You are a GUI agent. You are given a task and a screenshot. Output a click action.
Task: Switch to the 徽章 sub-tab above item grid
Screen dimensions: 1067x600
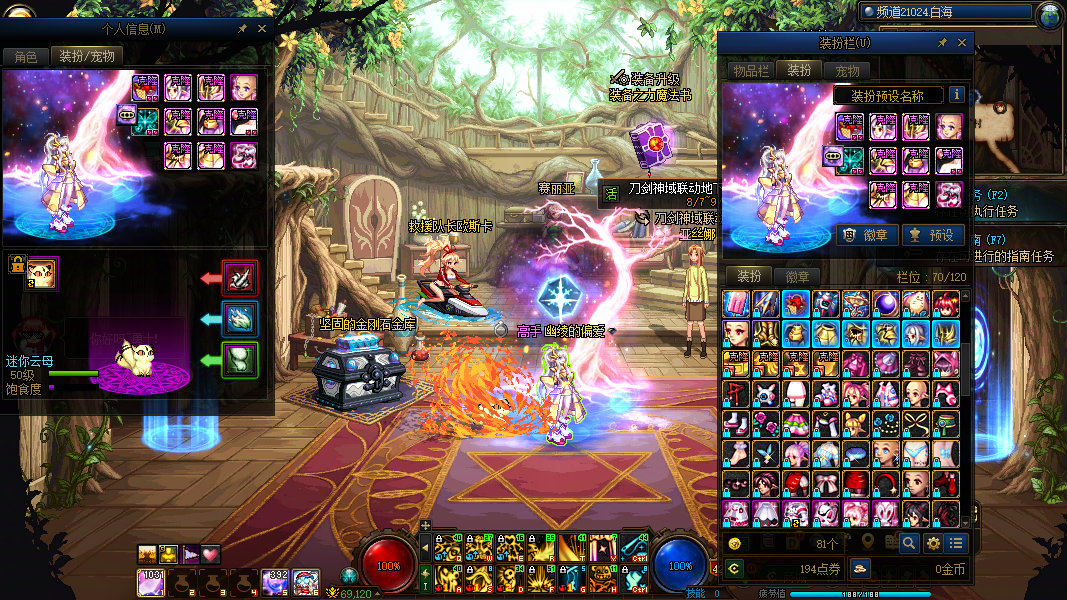[x=797, y=276]
